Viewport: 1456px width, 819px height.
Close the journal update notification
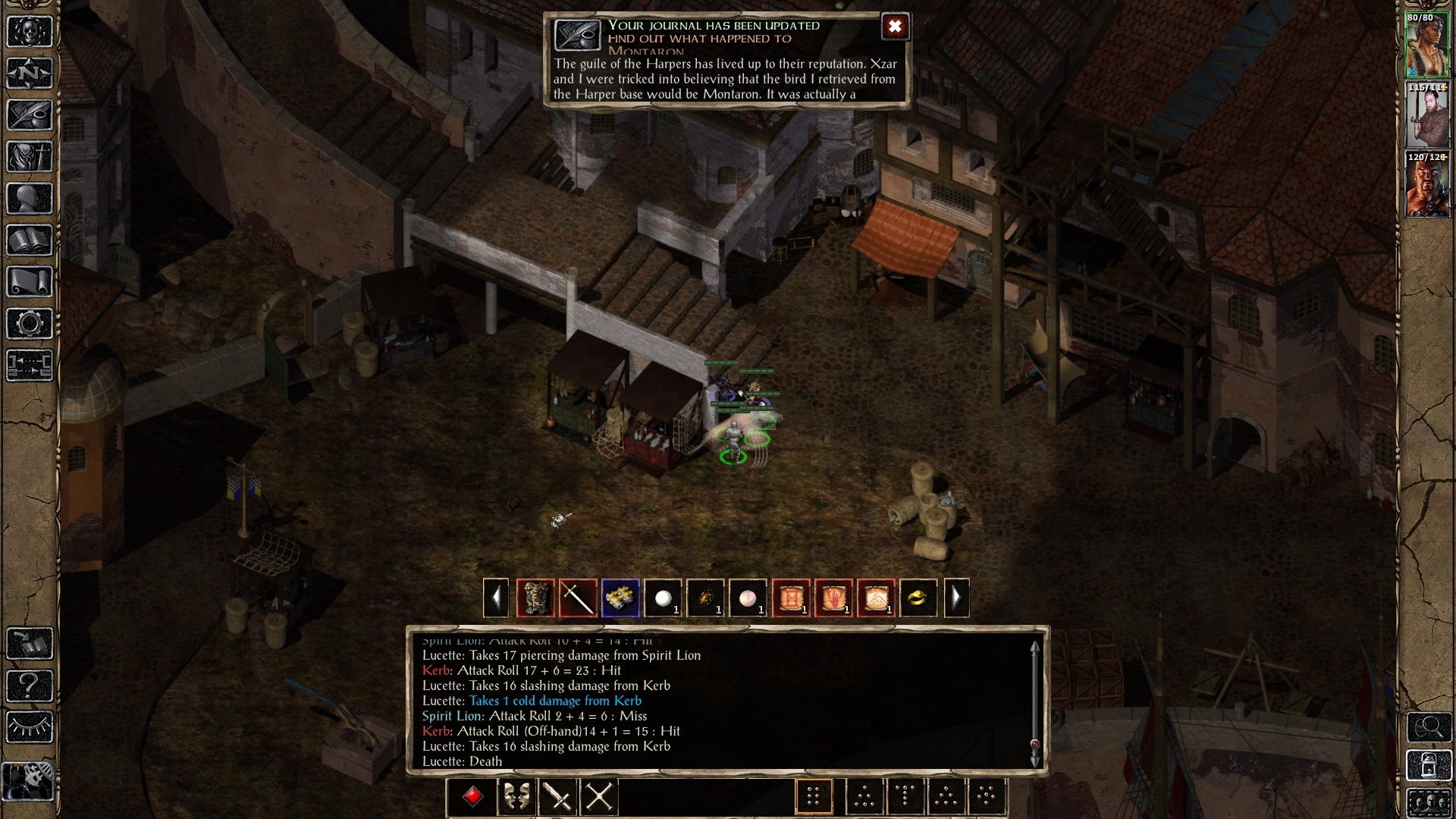(x=895, y=27)
